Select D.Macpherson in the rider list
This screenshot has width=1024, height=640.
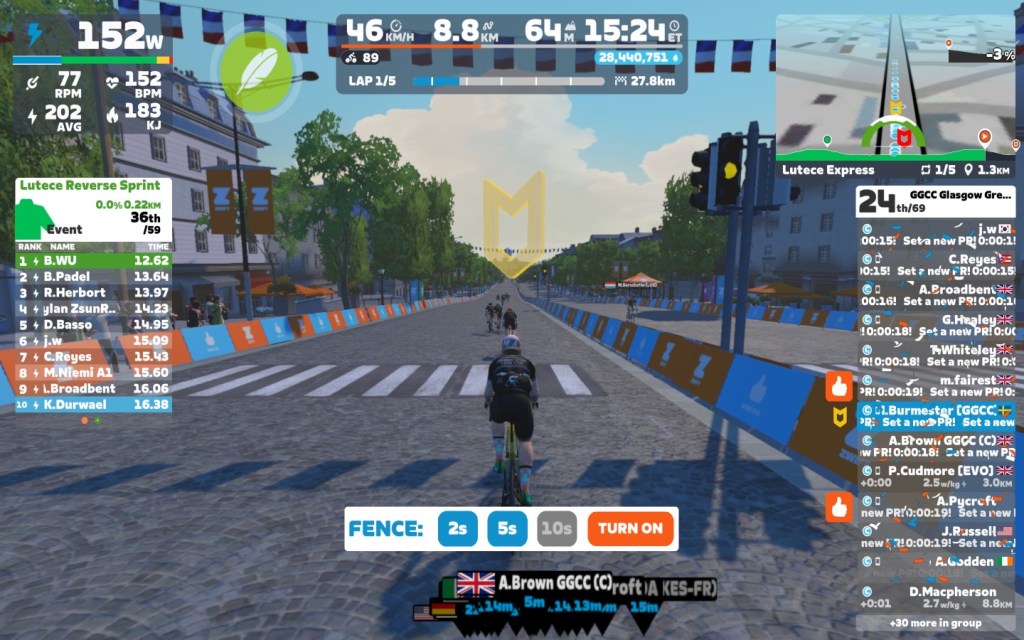[935, 597]
